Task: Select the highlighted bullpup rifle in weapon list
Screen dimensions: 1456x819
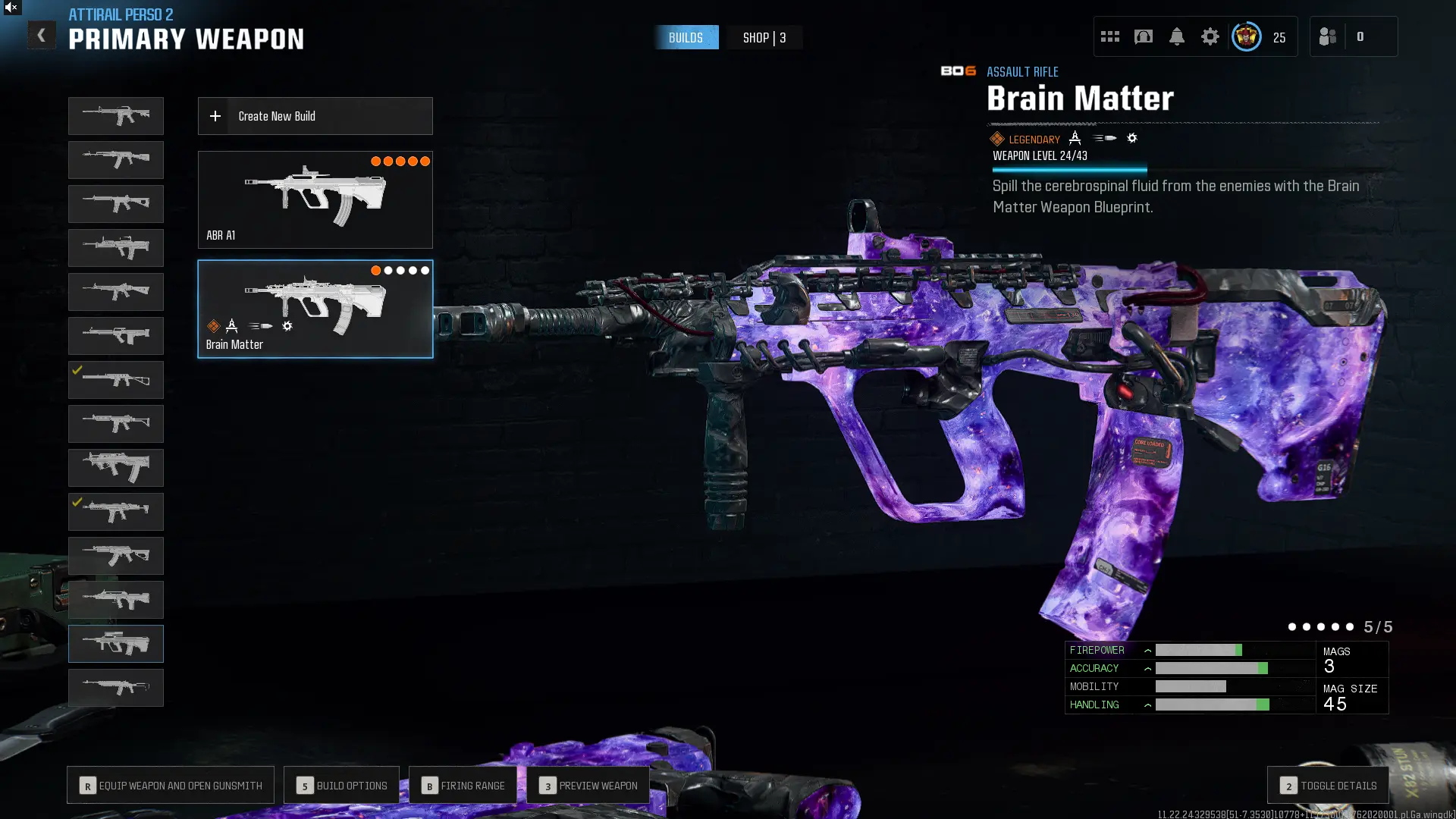Action: tap(116, 644)
